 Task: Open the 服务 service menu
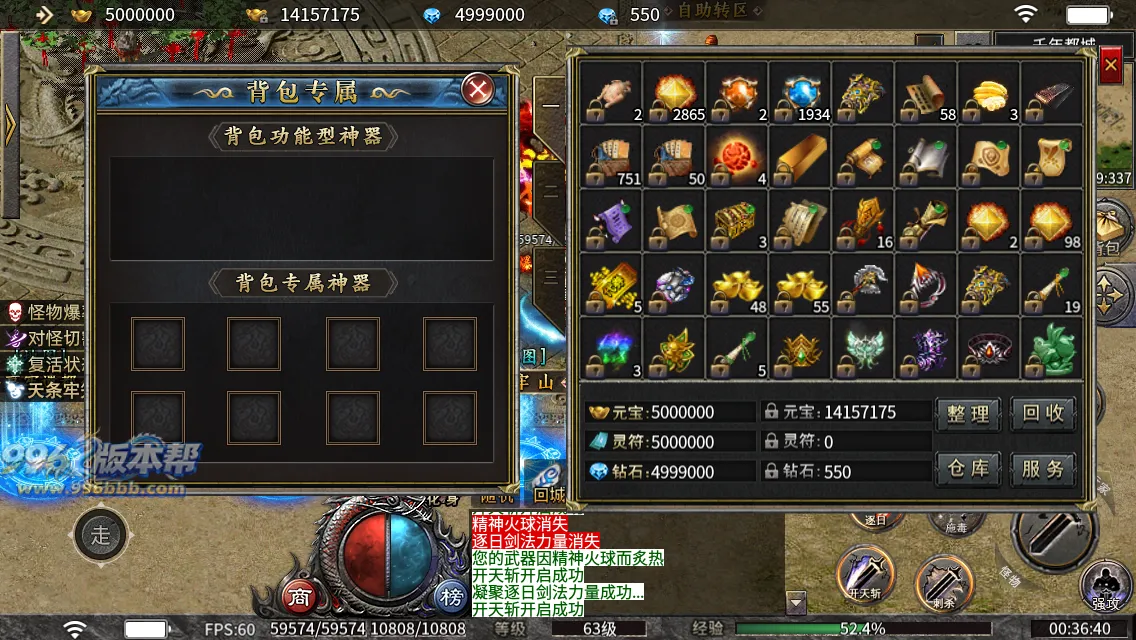[1043, 468]
